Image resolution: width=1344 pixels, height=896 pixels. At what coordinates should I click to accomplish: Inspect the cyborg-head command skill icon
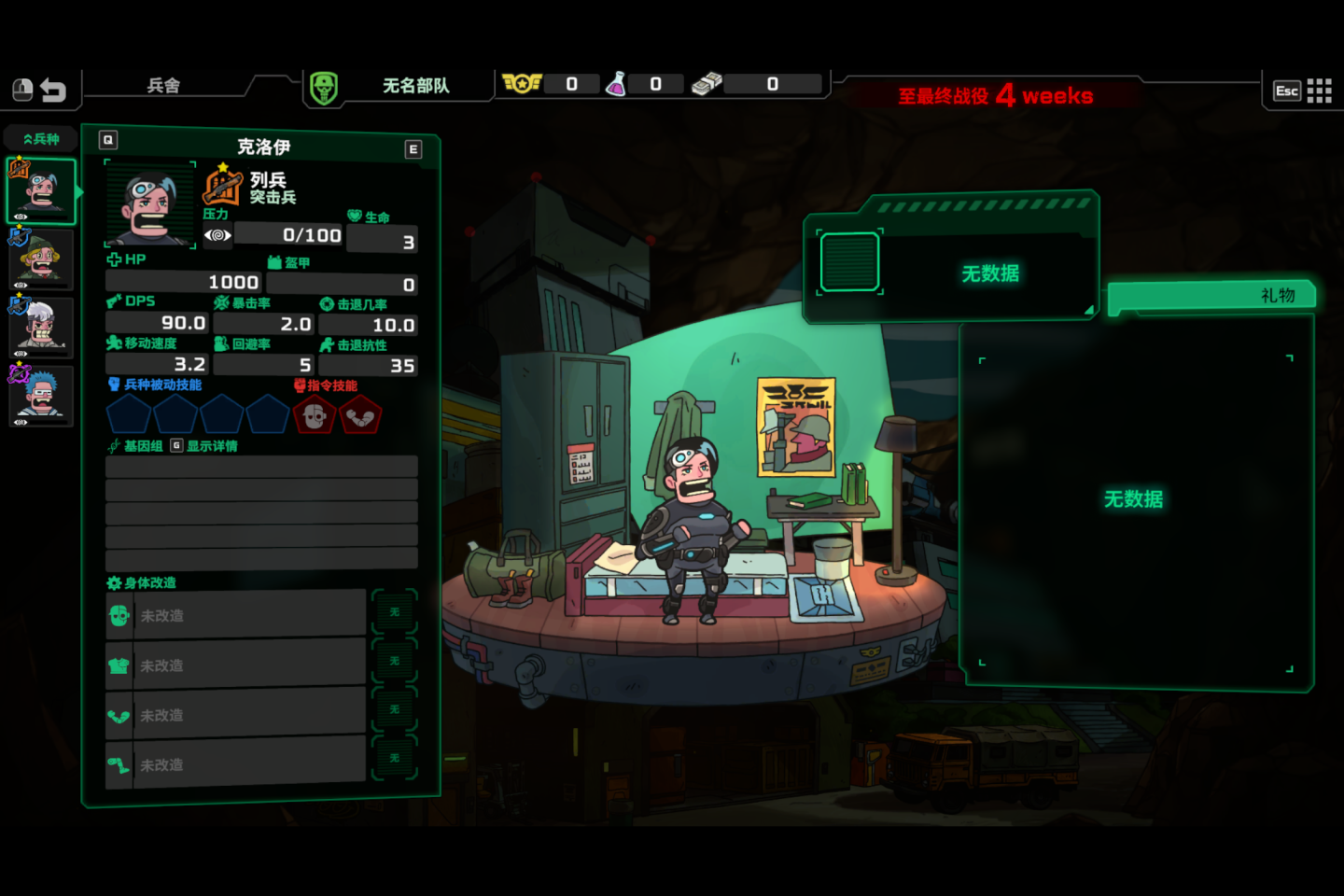tap(315, 415)
